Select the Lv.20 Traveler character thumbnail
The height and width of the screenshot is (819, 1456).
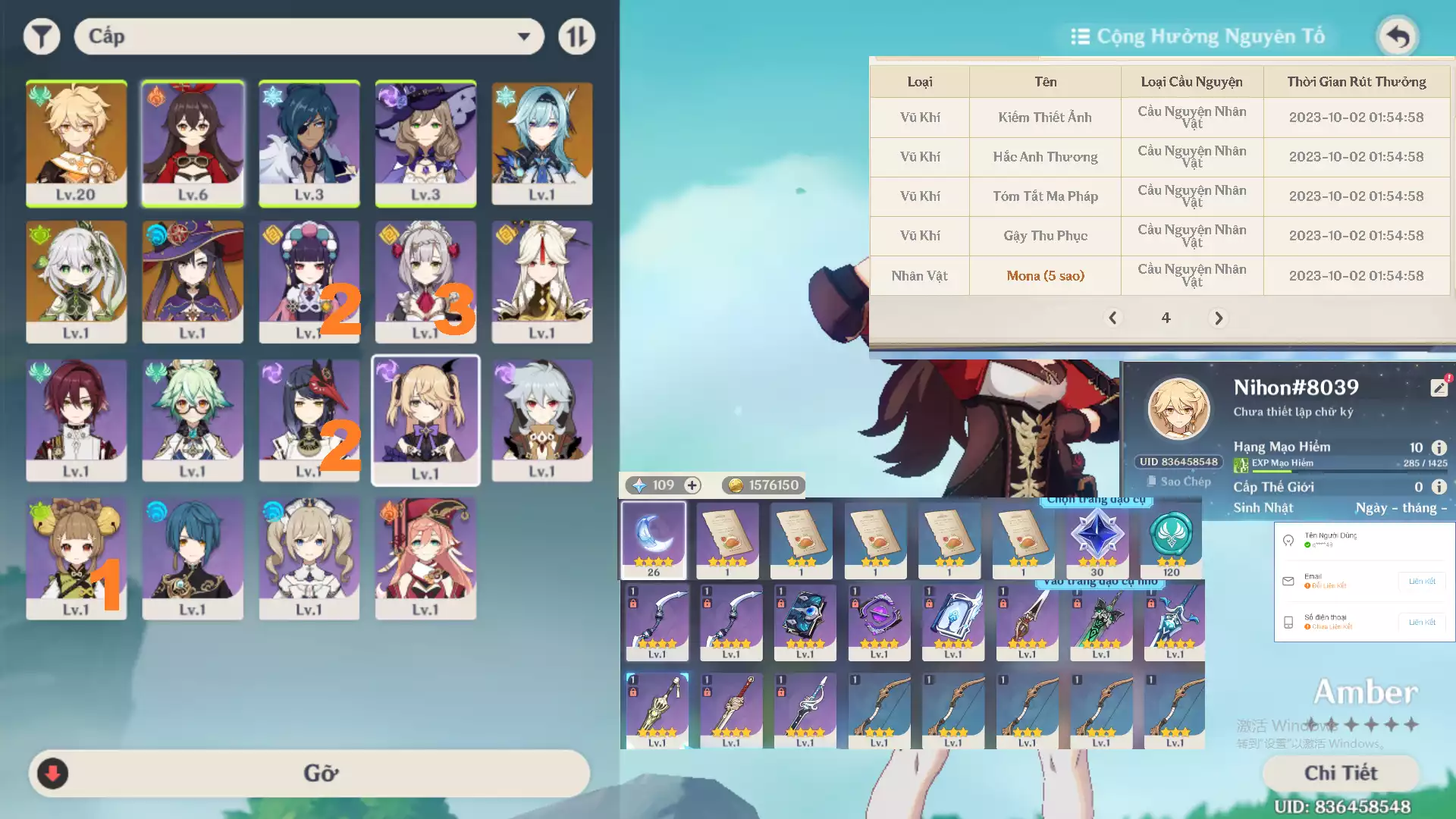(76, 143)
